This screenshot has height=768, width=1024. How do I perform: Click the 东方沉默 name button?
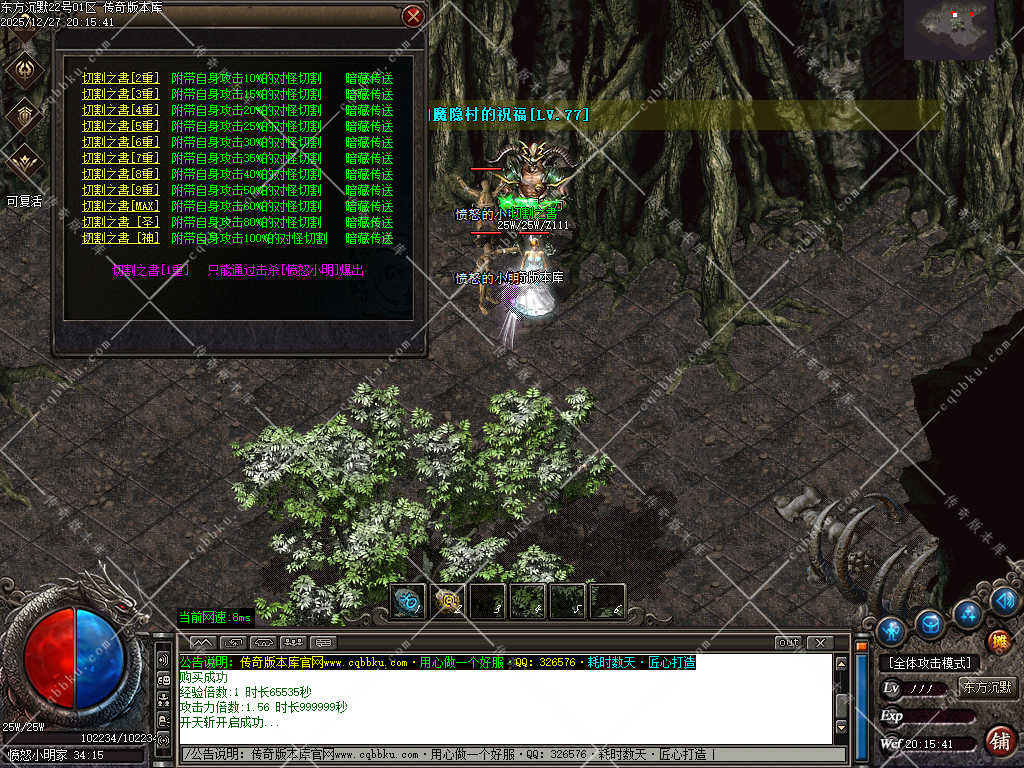pyautogui.click(x=987, y=687)
